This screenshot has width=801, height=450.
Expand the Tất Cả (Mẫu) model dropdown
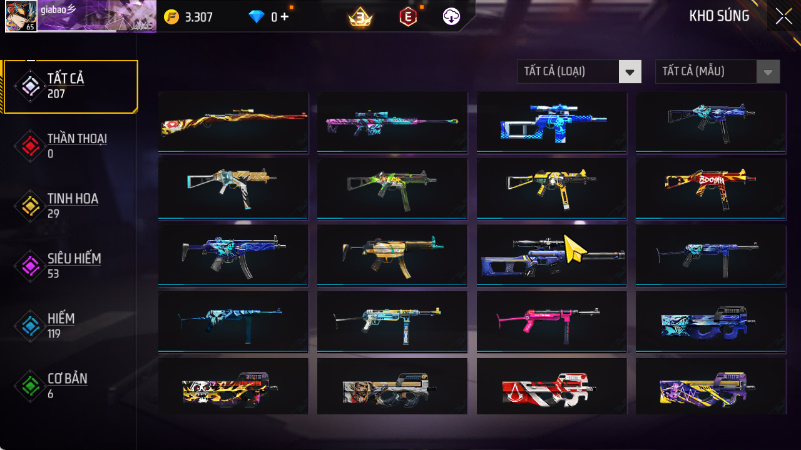coord(717,71)
